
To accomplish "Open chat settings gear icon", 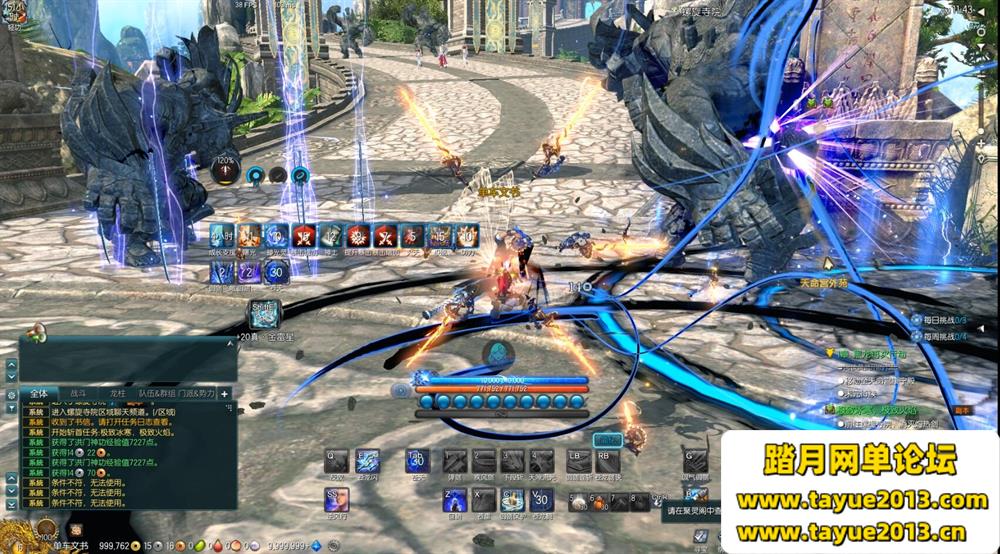I will [11, 395].
